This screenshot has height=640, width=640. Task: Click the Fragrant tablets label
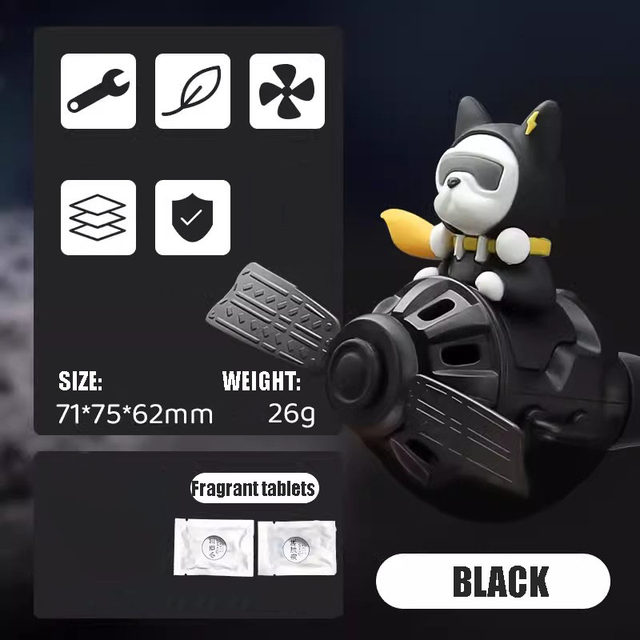(254, 489)
